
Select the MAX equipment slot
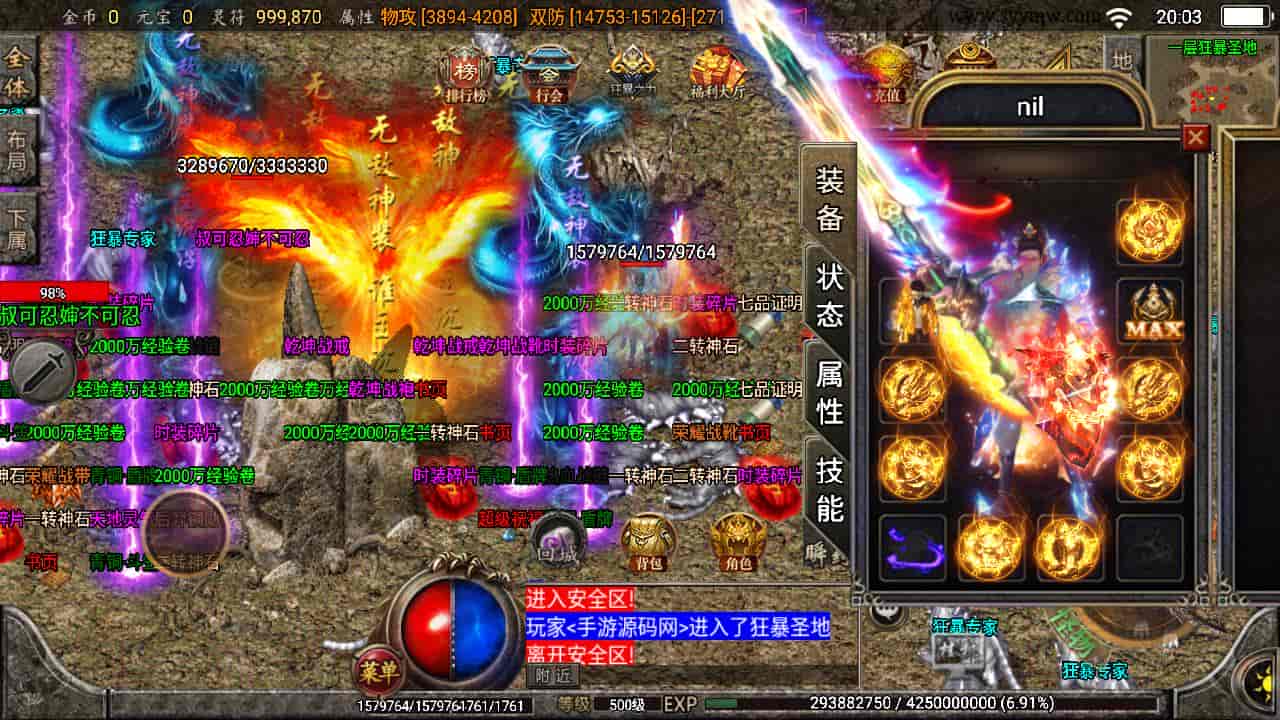tap(1150, 311)
